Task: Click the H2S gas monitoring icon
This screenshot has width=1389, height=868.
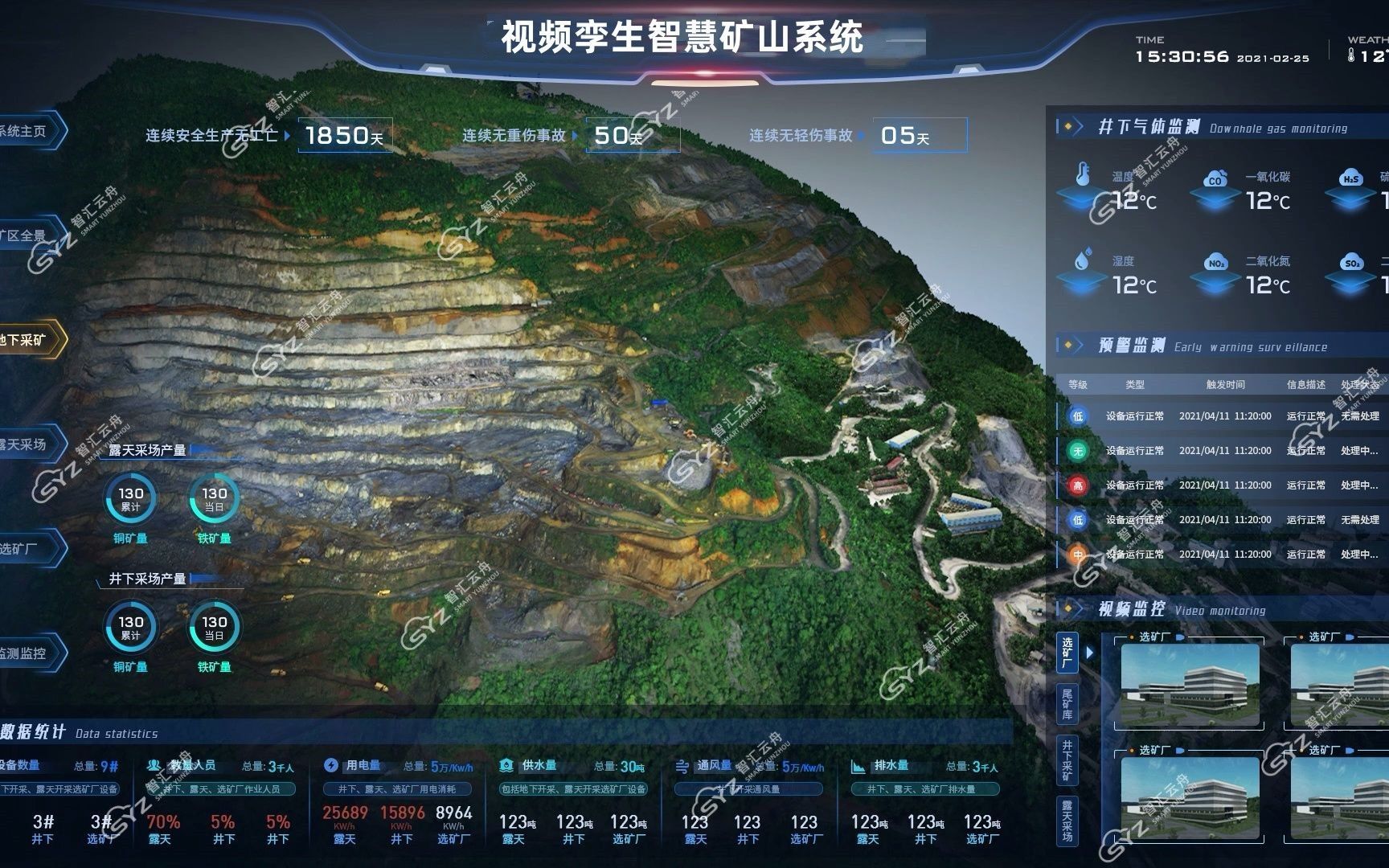Action: (x=1351, y=178)
